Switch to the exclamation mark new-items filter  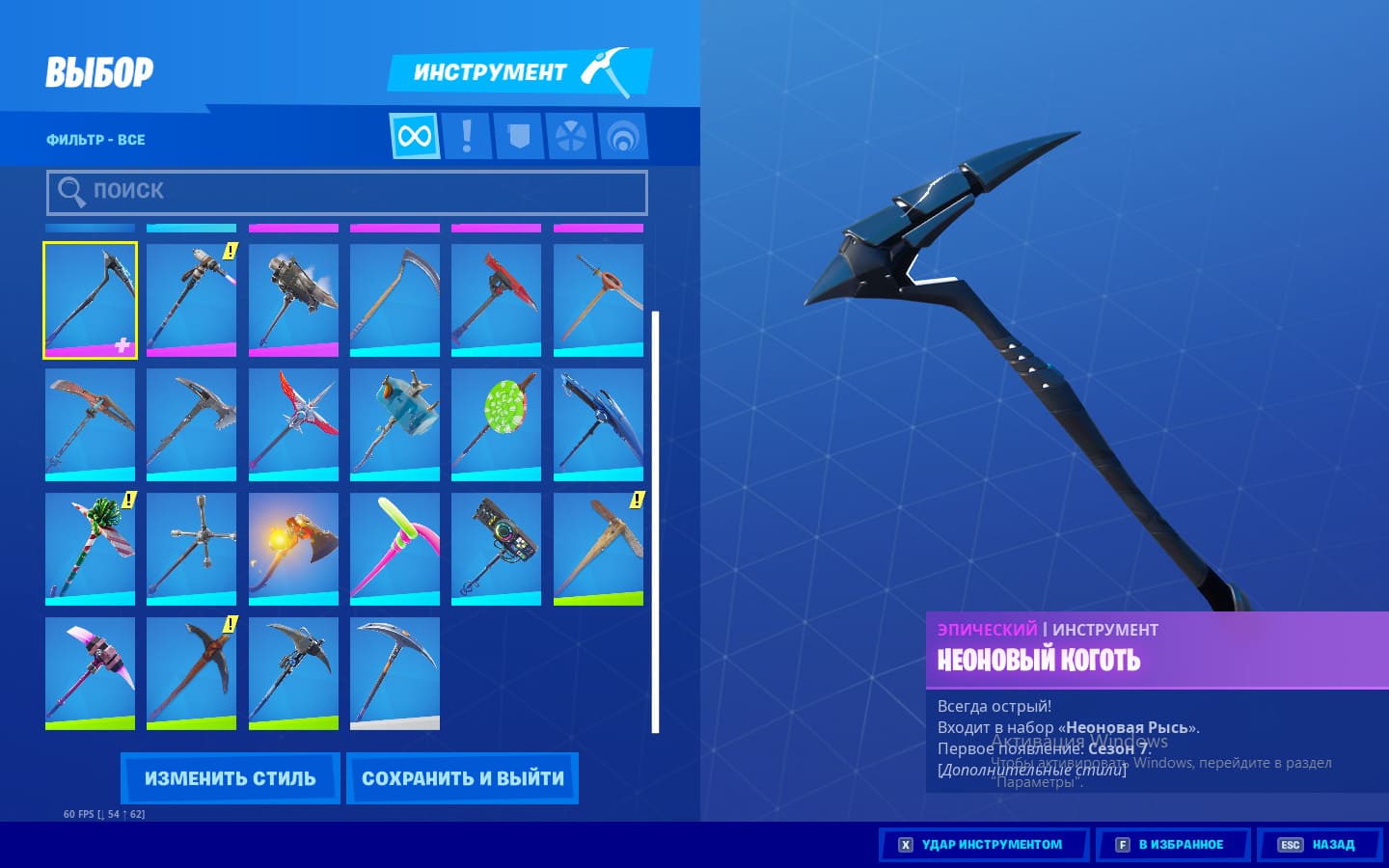point(467,136)
